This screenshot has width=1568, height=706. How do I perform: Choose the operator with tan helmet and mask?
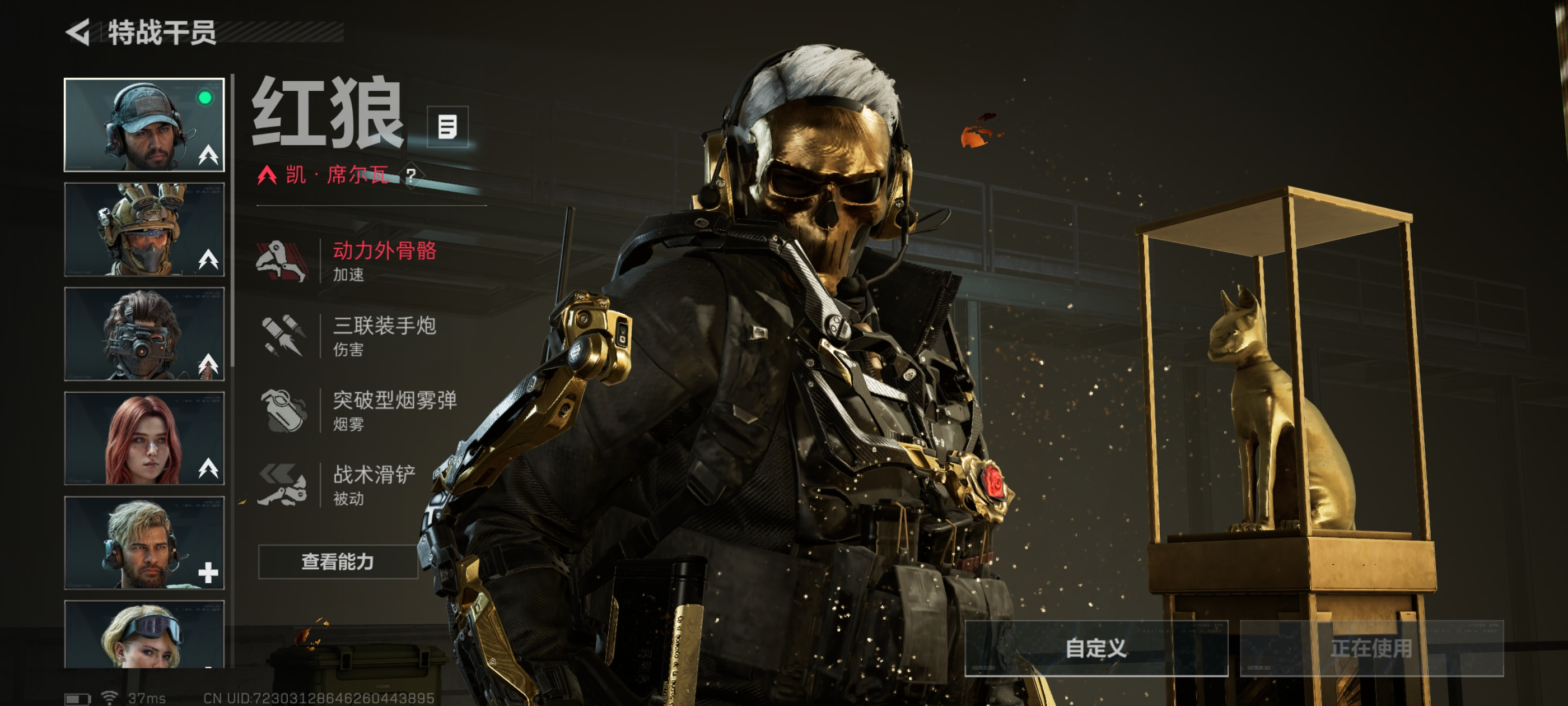click(144, 230)
